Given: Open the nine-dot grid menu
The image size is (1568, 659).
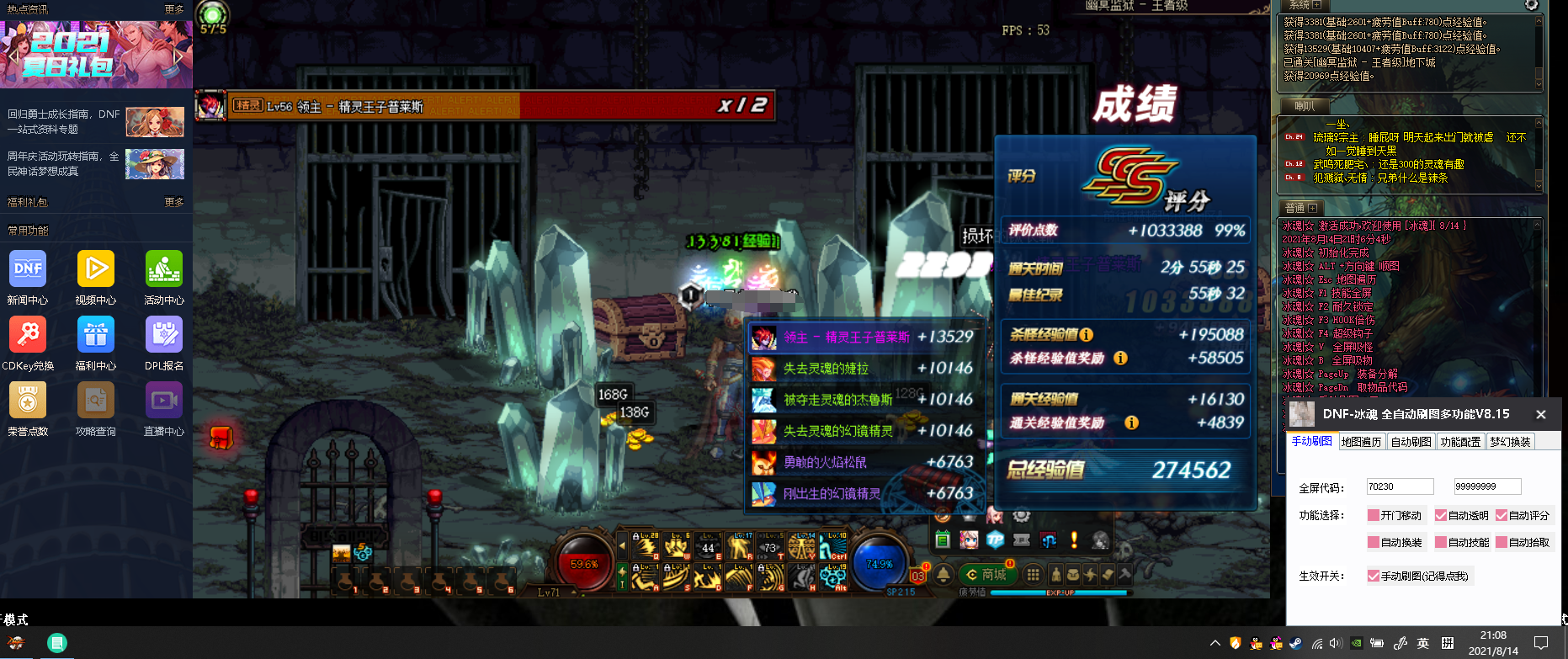Looking at the screenshot, I should pos(1033,575).
